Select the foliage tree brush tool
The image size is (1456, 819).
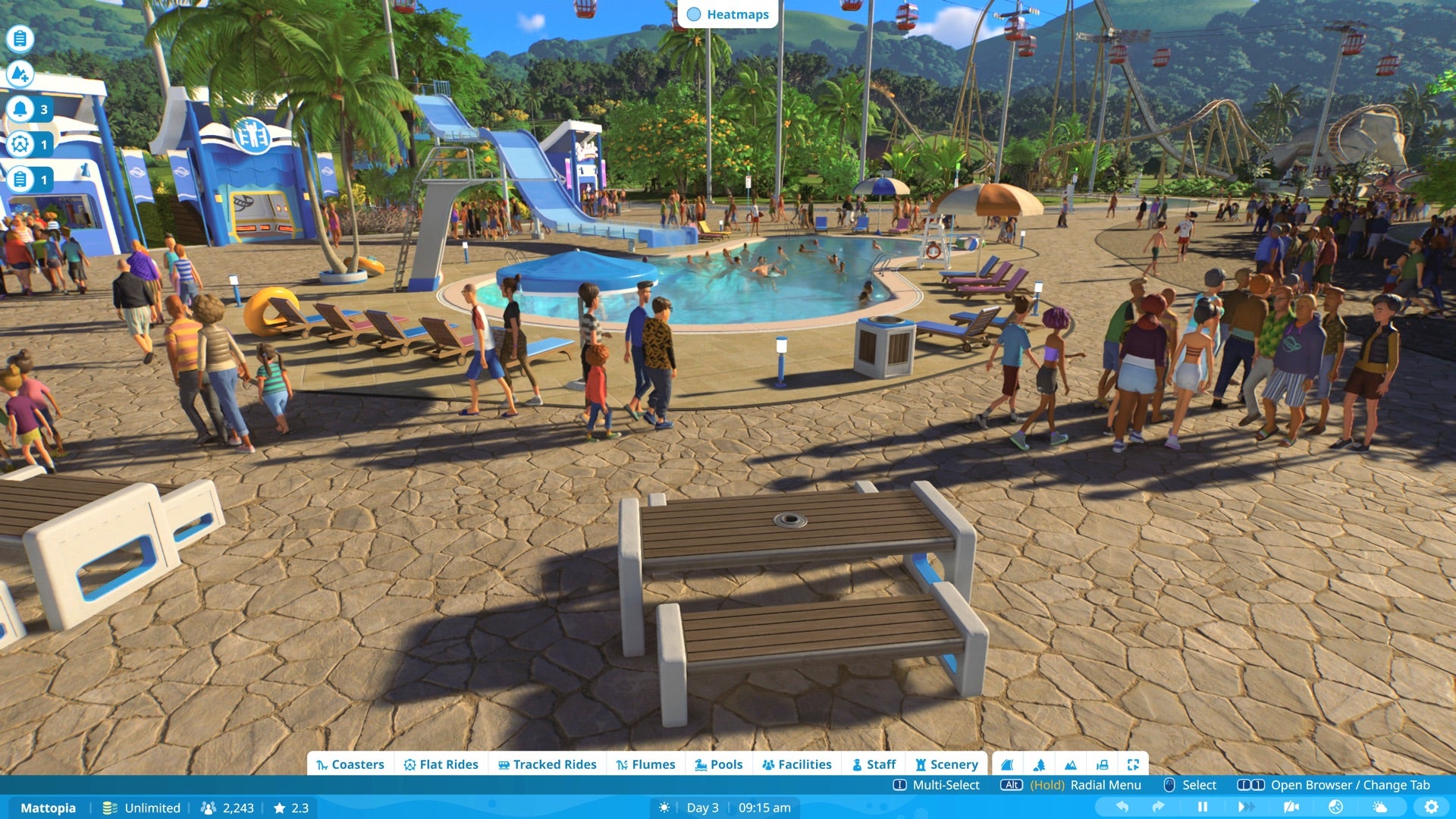1040,764
